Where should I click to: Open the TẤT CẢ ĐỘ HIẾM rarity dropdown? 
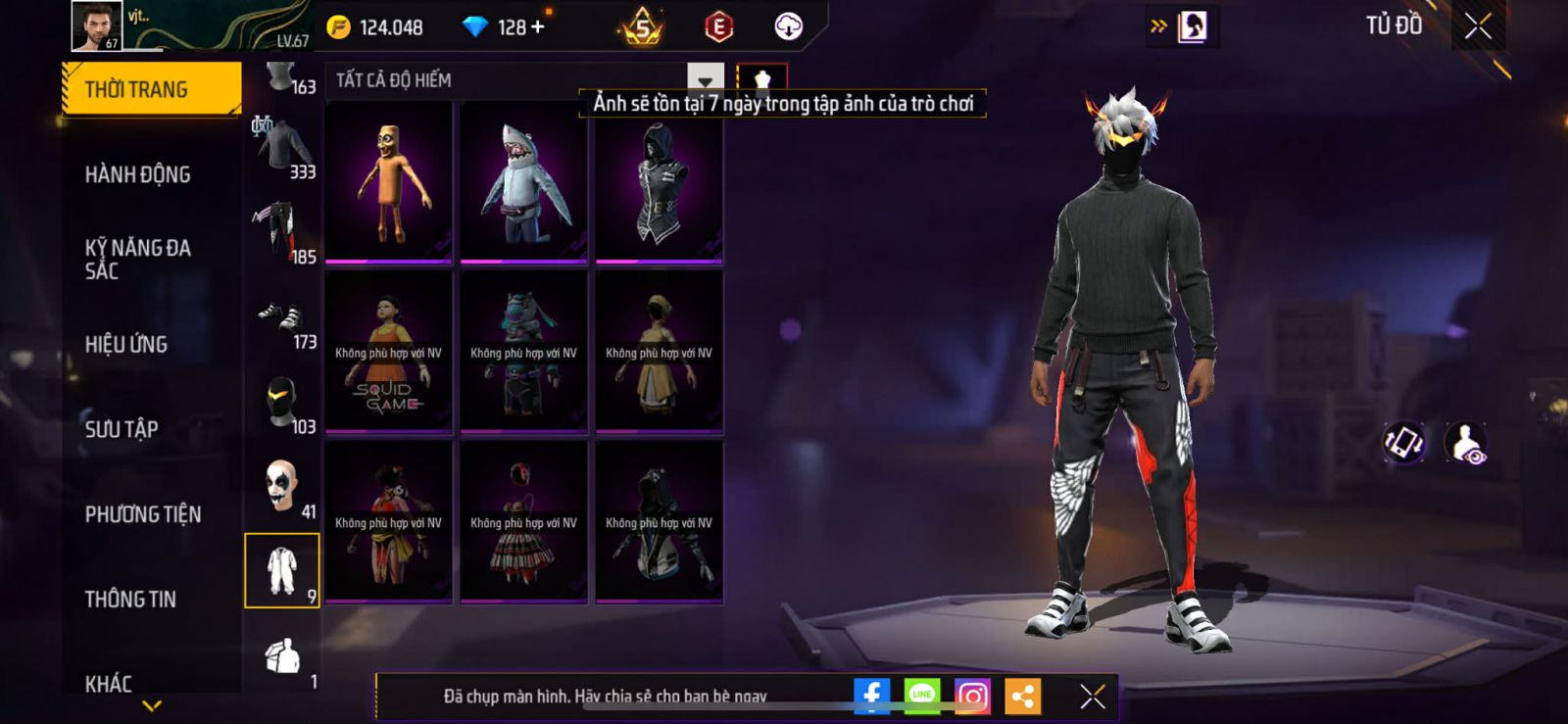click(x=705, y=80)
